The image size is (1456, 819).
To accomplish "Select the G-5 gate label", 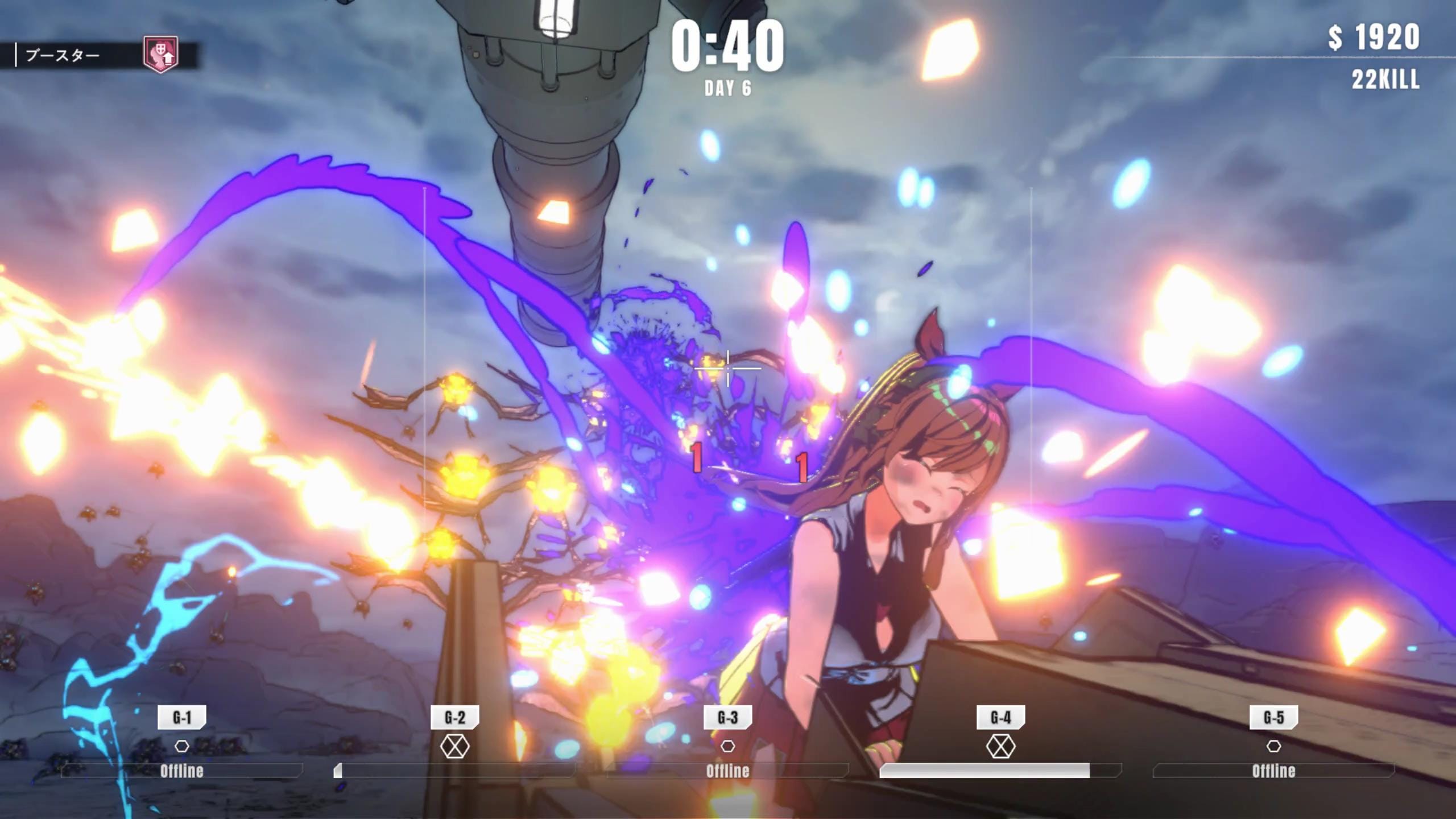I will (x=1273, y=717).
